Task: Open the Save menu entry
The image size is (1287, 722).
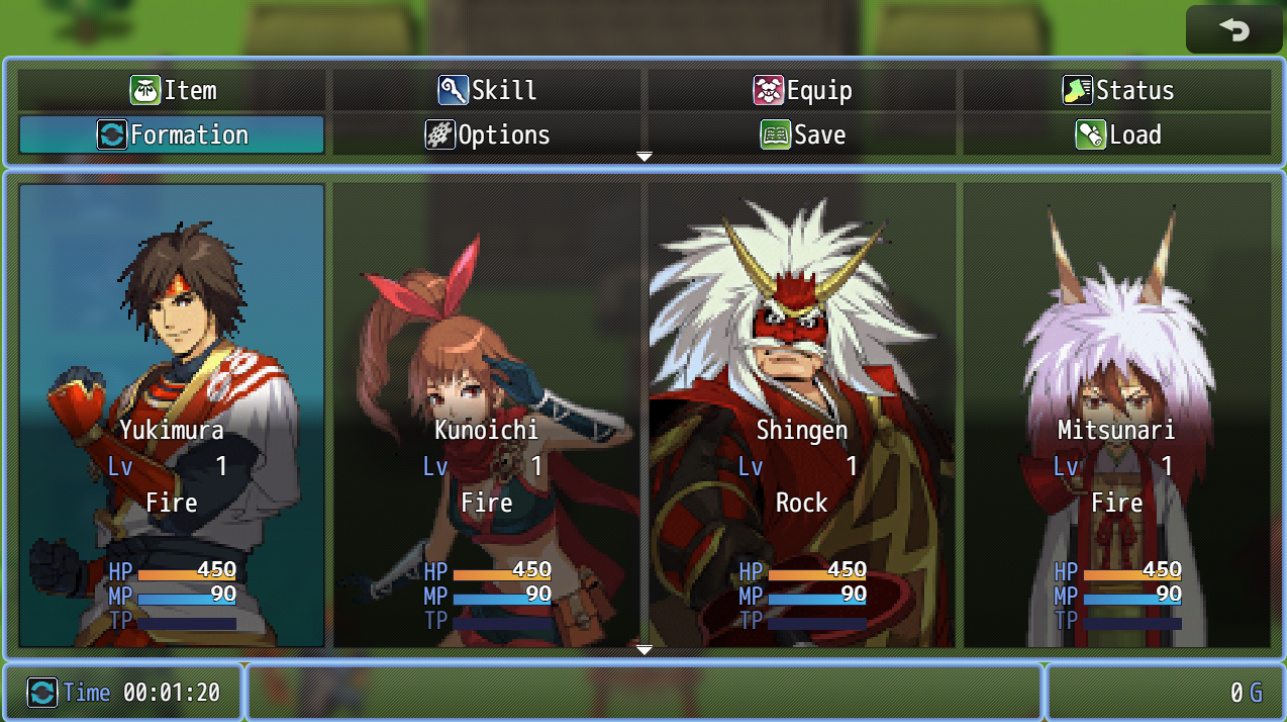Action: click(x=800, y=134)
